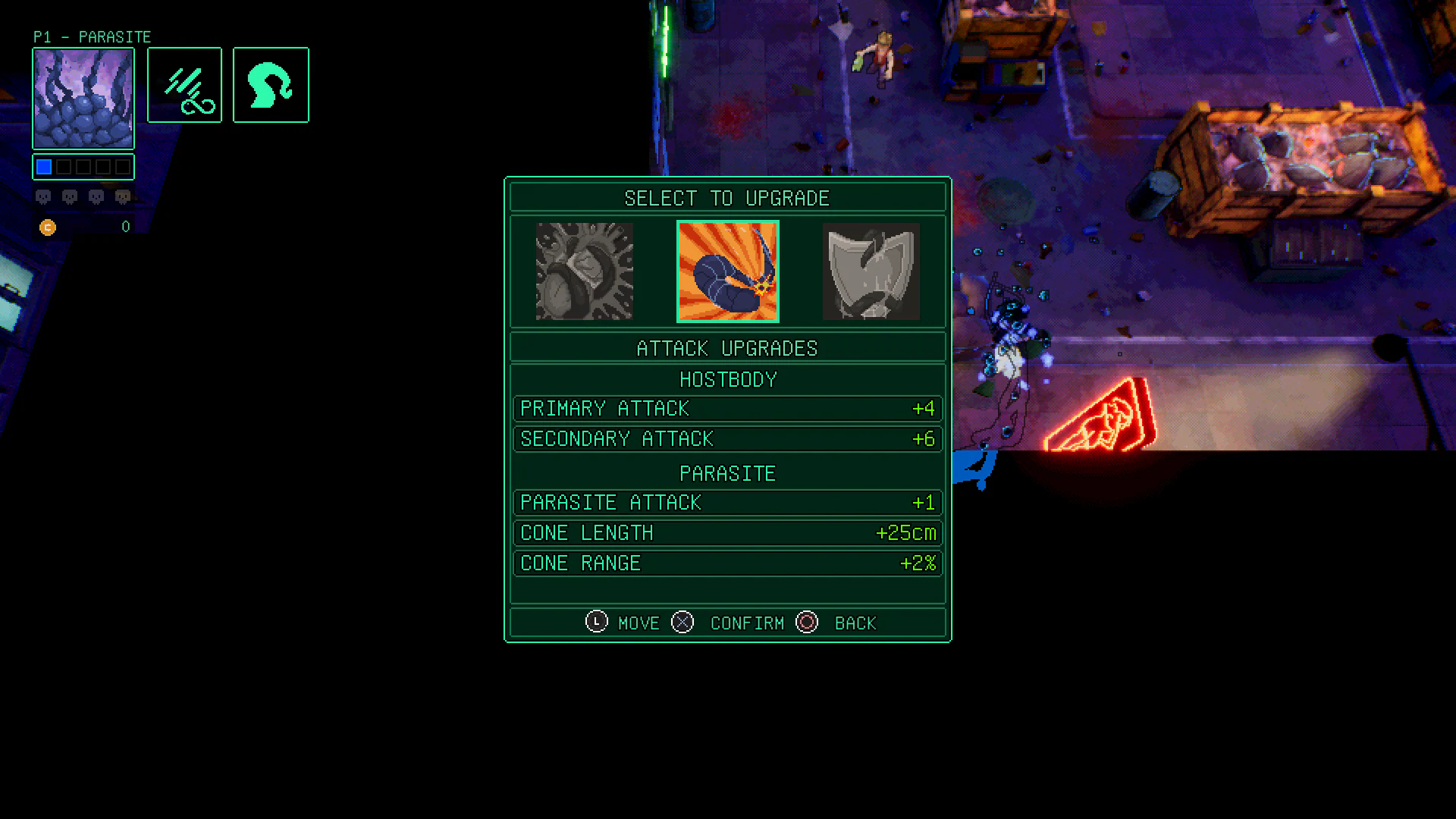Expand the PARASITE upgrade section
This screenshot has height=819, width=1456.
pyautogui.click(x=727, y=472)
